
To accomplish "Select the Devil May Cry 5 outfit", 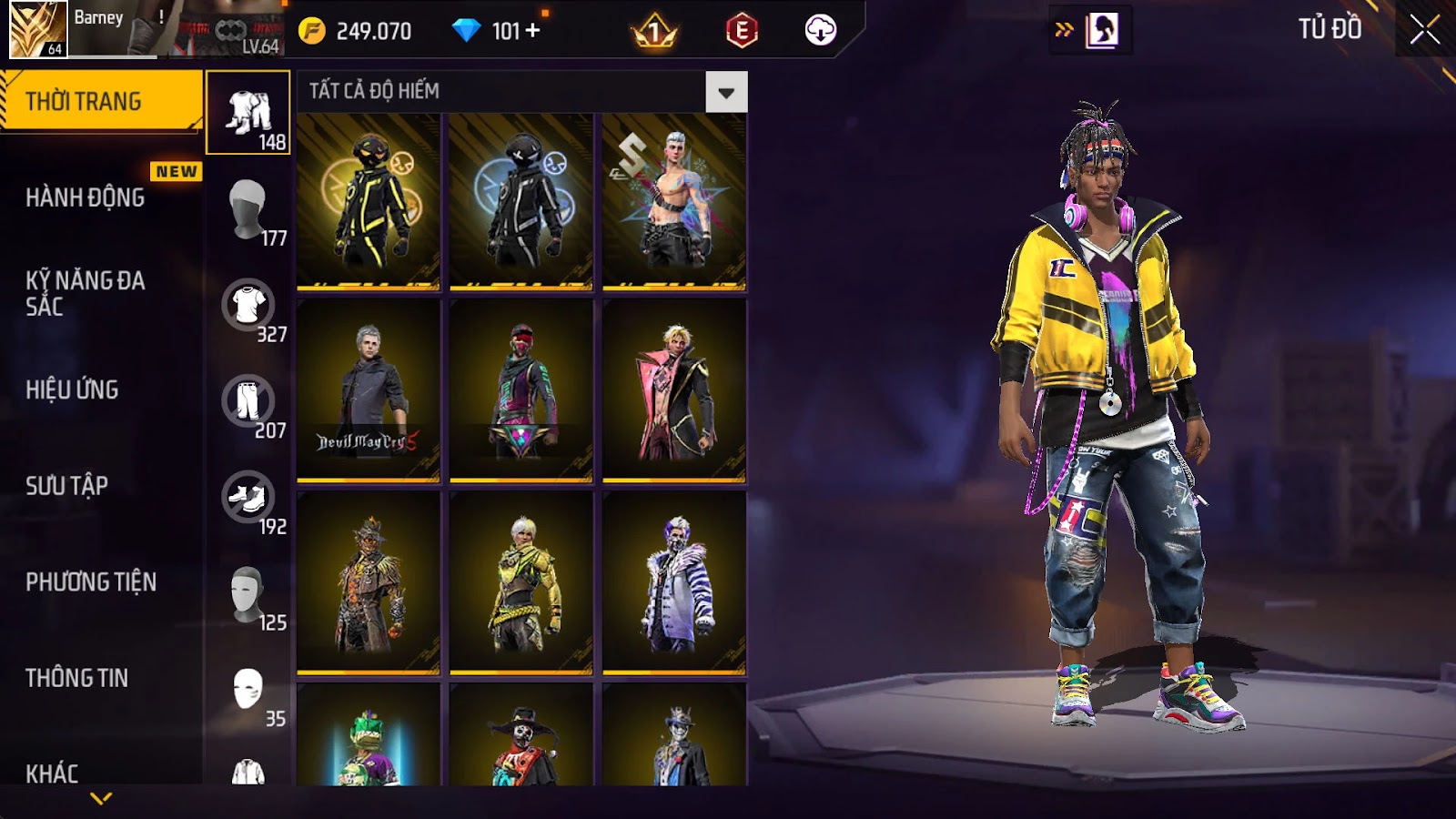I will [369, 389].
